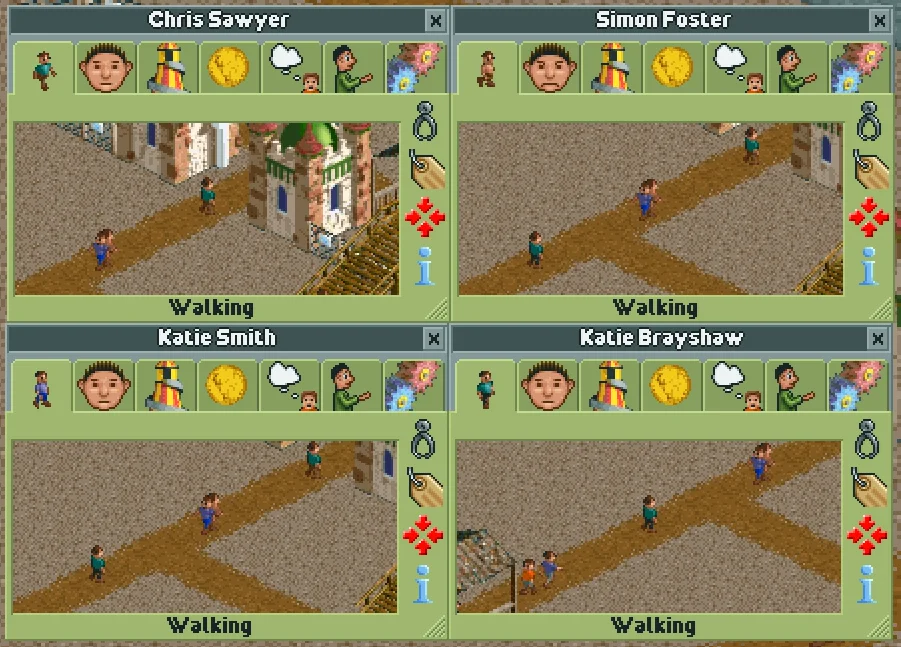Image resolution: width=901 pixels, height=647 pixels.
Task: Close the Chris Sawyer guest window
Action: click(x=435, y=20)
